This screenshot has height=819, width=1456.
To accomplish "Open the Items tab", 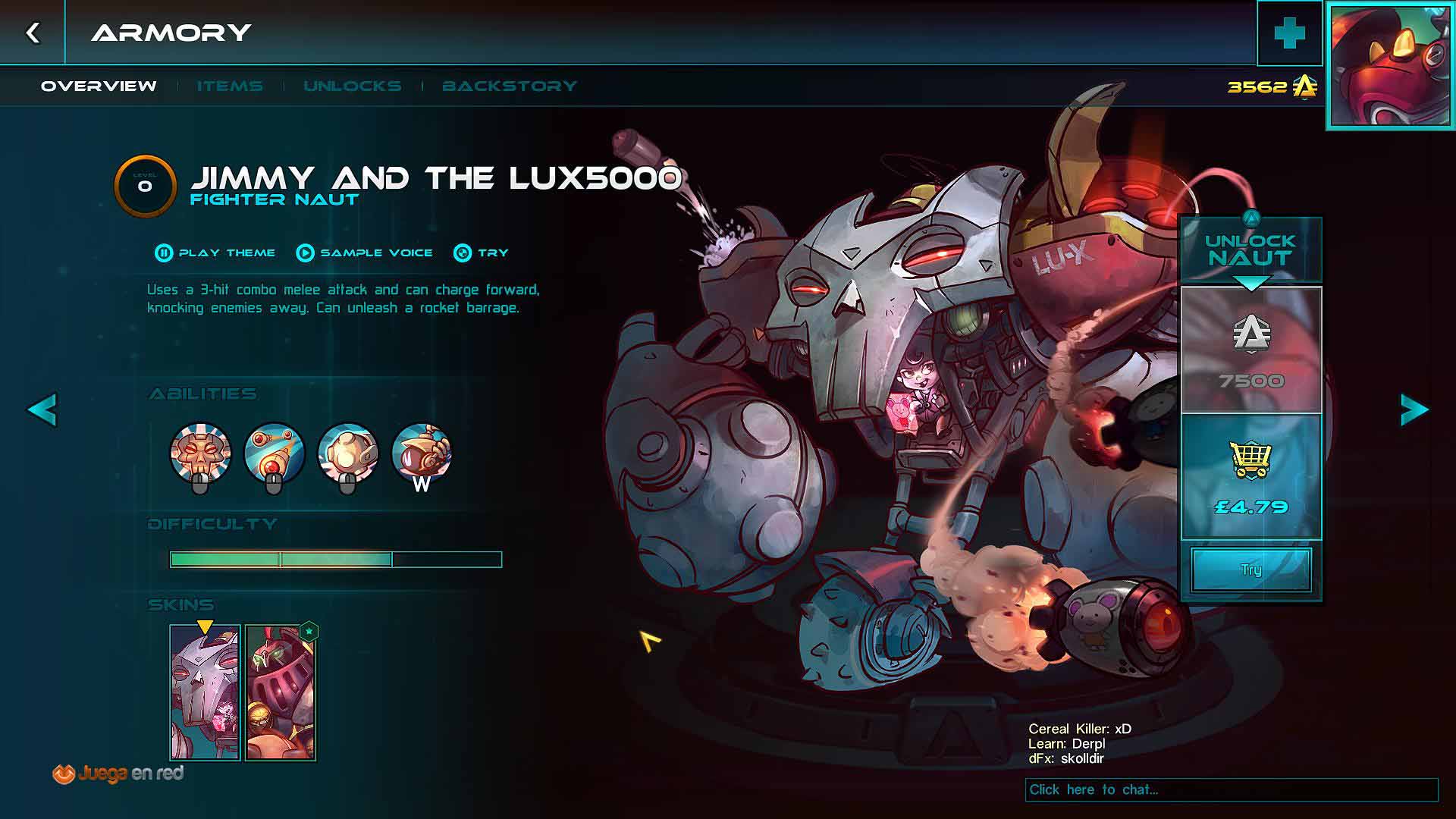I will click(230, 86).
